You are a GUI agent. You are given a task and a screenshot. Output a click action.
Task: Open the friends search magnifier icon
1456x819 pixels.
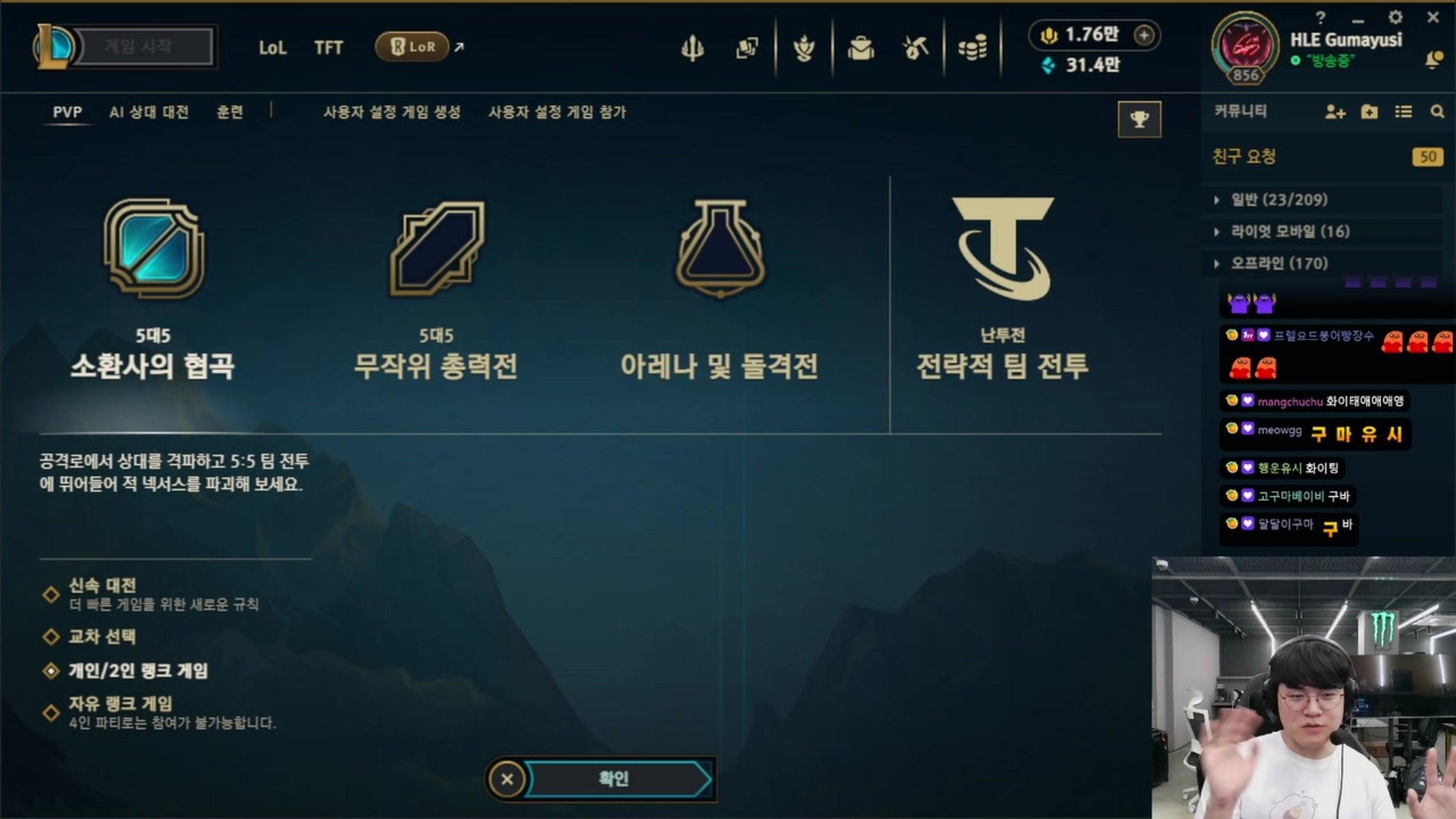pos(1438,111)
